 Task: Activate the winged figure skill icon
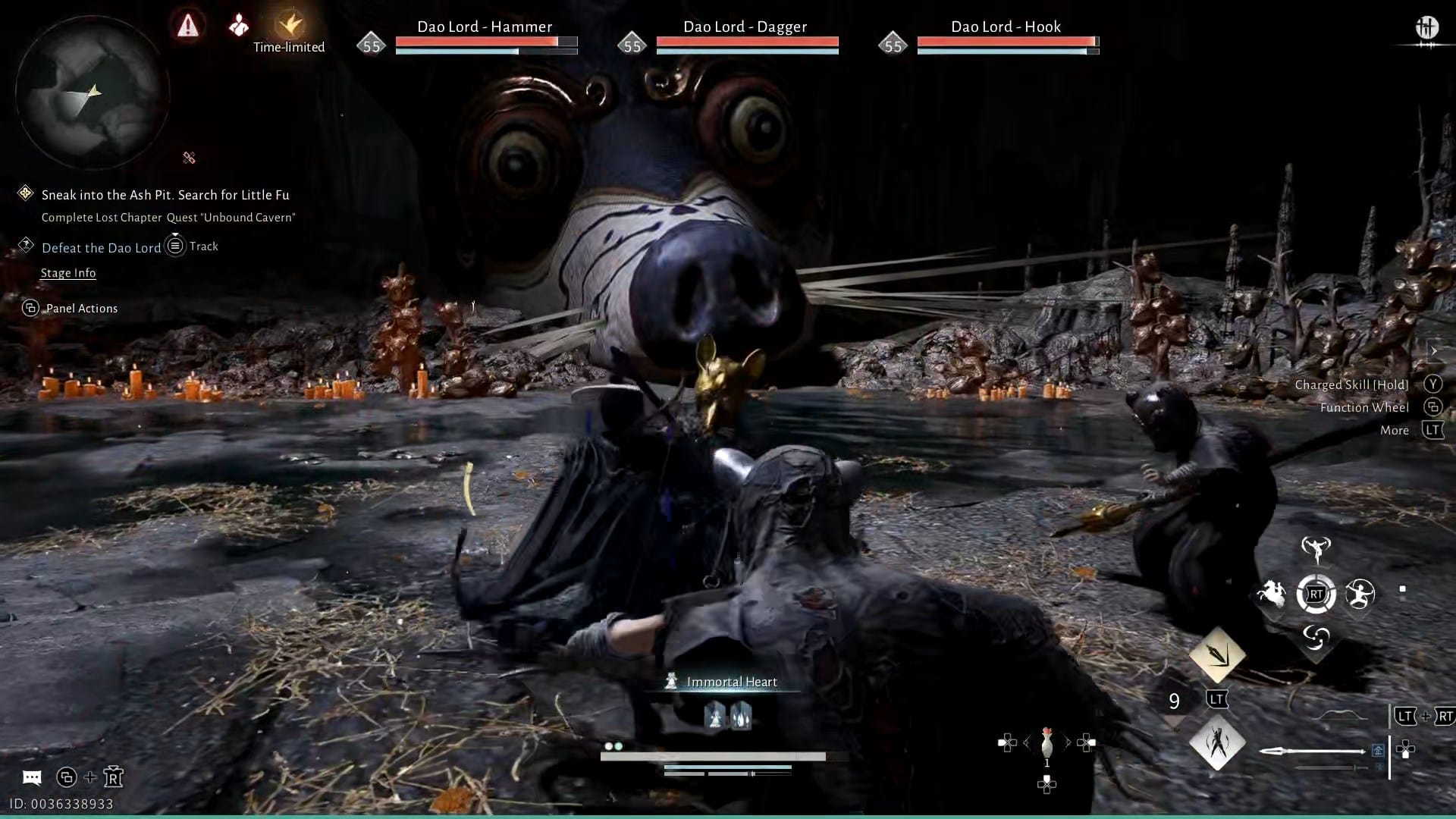1316,549
